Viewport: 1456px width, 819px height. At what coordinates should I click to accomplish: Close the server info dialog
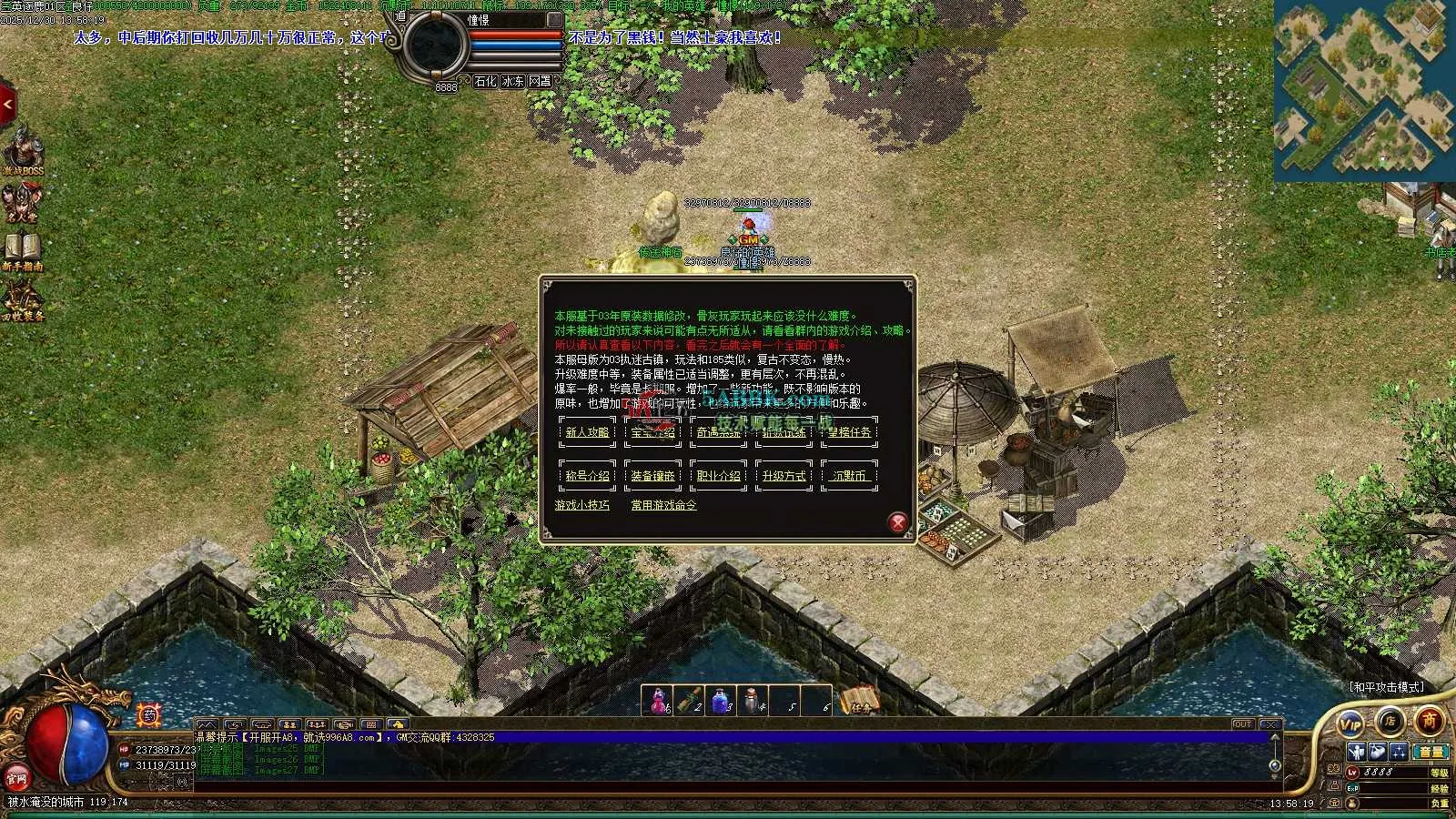(x=897, y=522)
